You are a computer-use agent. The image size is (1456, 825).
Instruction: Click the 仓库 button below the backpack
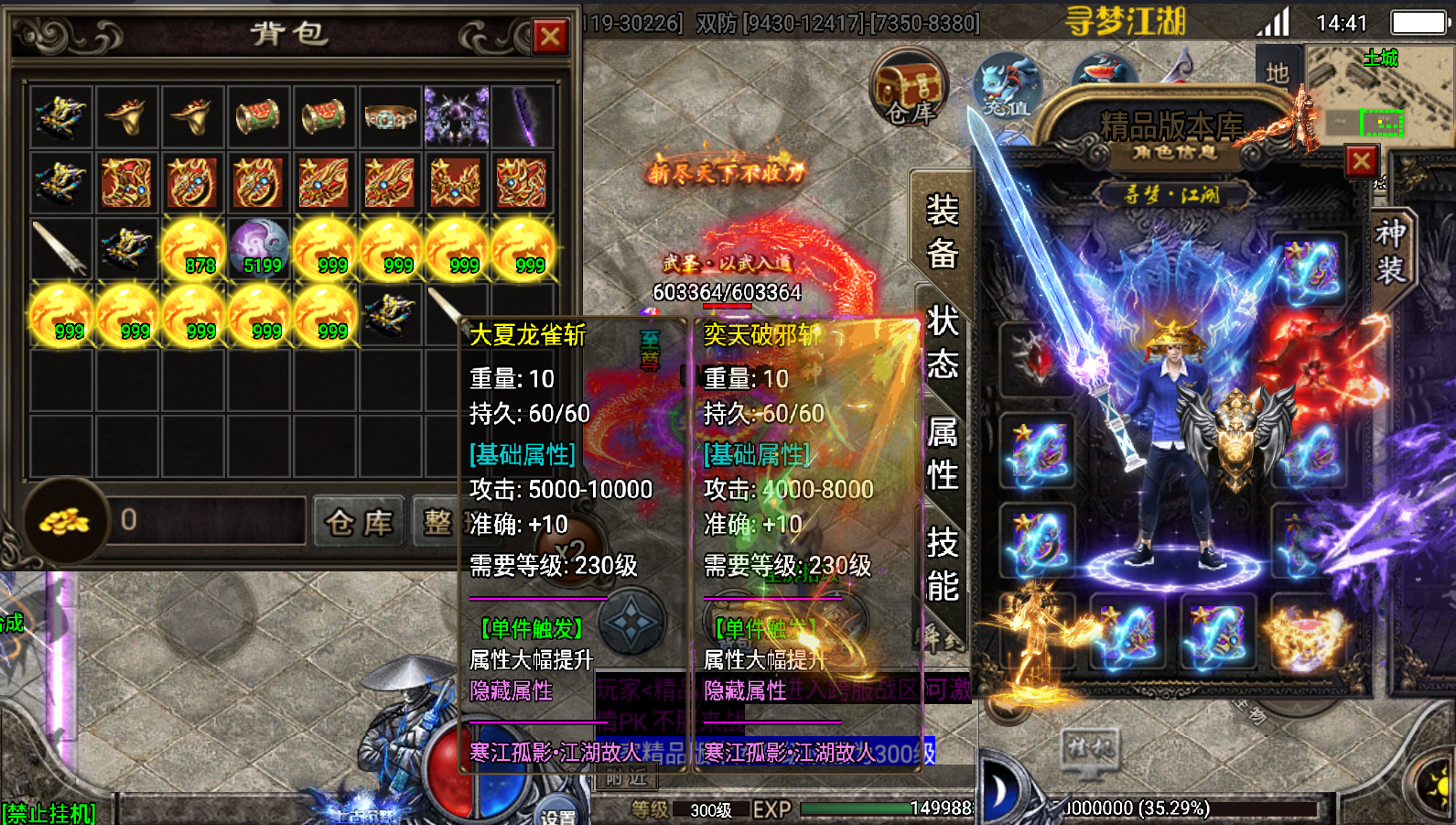click(359, 523)
